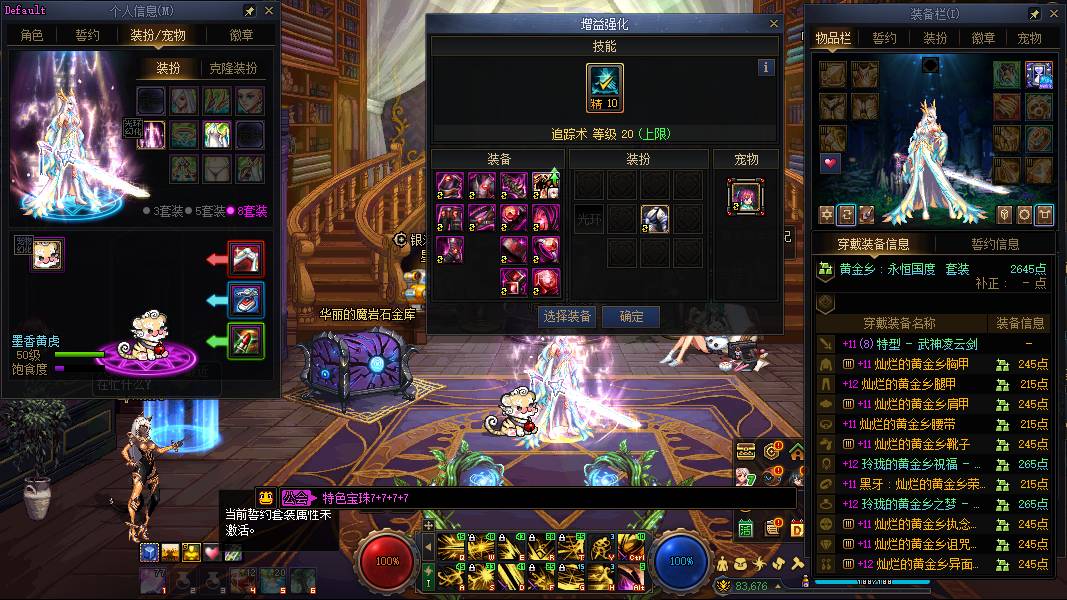Image resolution: width=1067 pixels, height=600 pixels.
Task: Show the 誓约信息 tab
Action: (995, 244)
